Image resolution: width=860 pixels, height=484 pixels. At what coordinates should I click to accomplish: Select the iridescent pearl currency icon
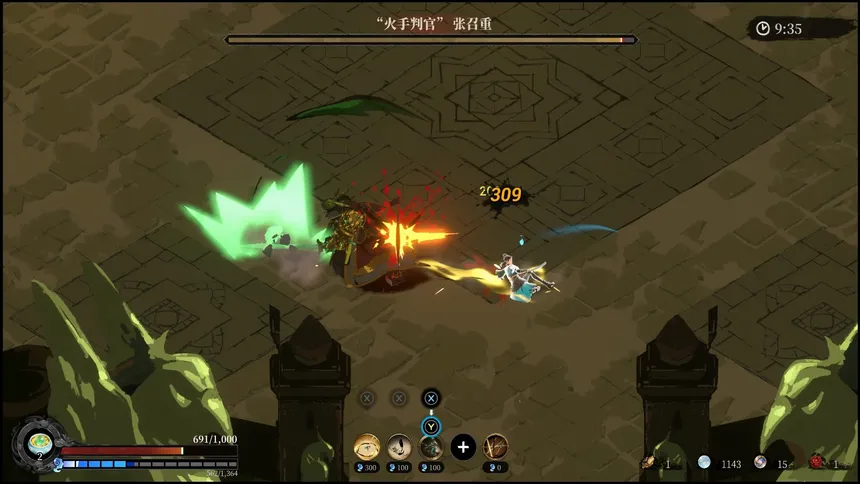pos(761,462)
